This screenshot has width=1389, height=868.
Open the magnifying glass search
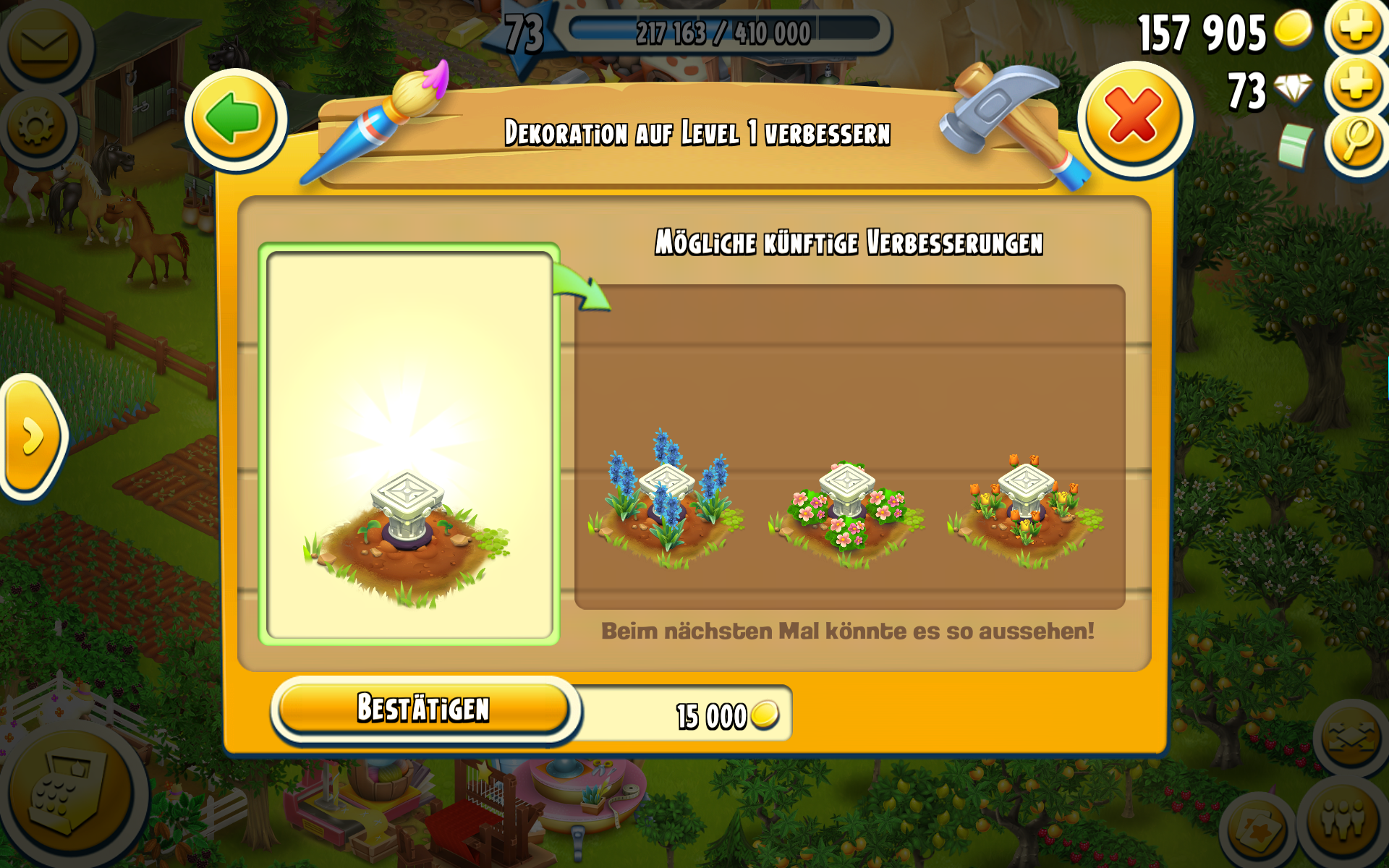pos(1356,140)
